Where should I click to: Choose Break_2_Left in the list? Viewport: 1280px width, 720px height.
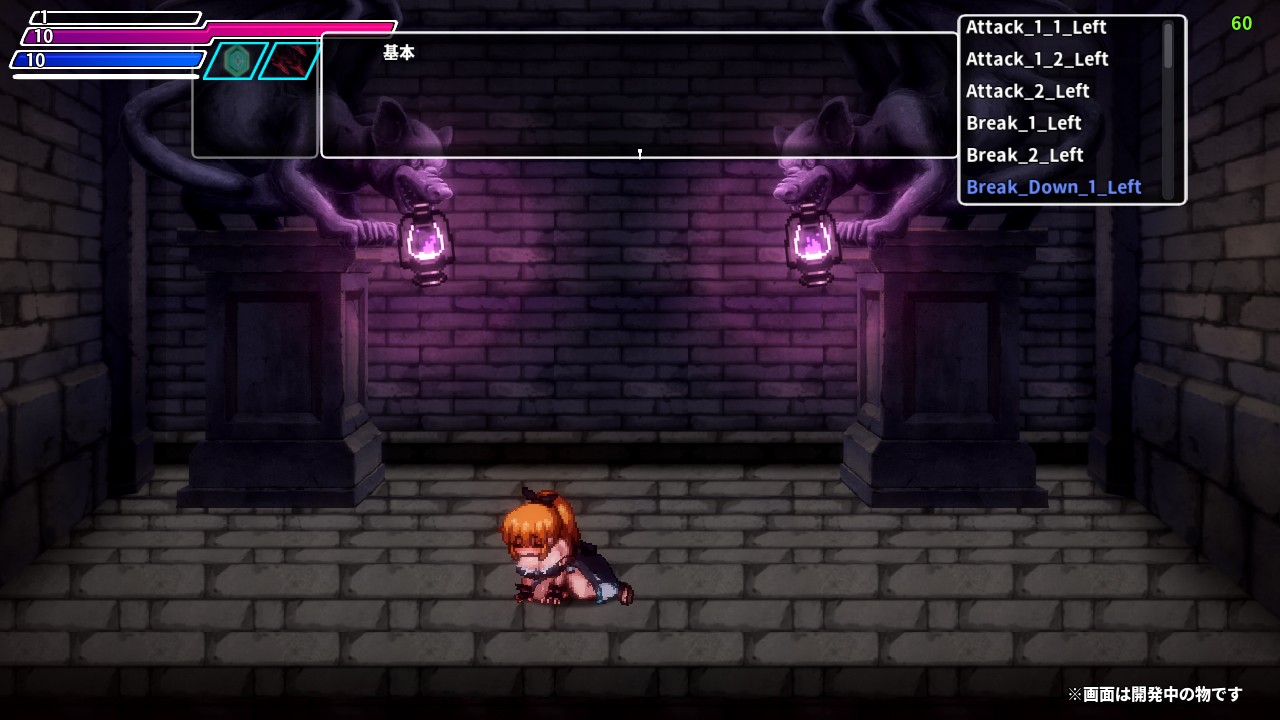(x=1024, y=155)
